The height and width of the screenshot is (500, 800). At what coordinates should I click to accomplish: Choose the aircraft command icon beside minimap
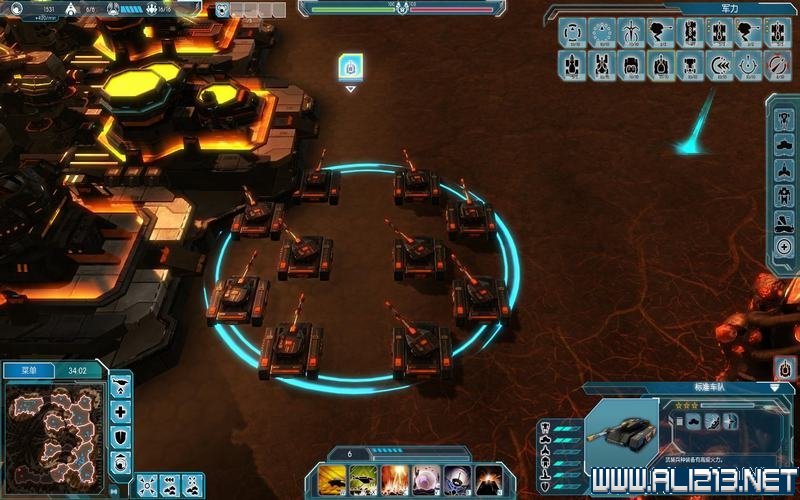click(x=121, y=386)
